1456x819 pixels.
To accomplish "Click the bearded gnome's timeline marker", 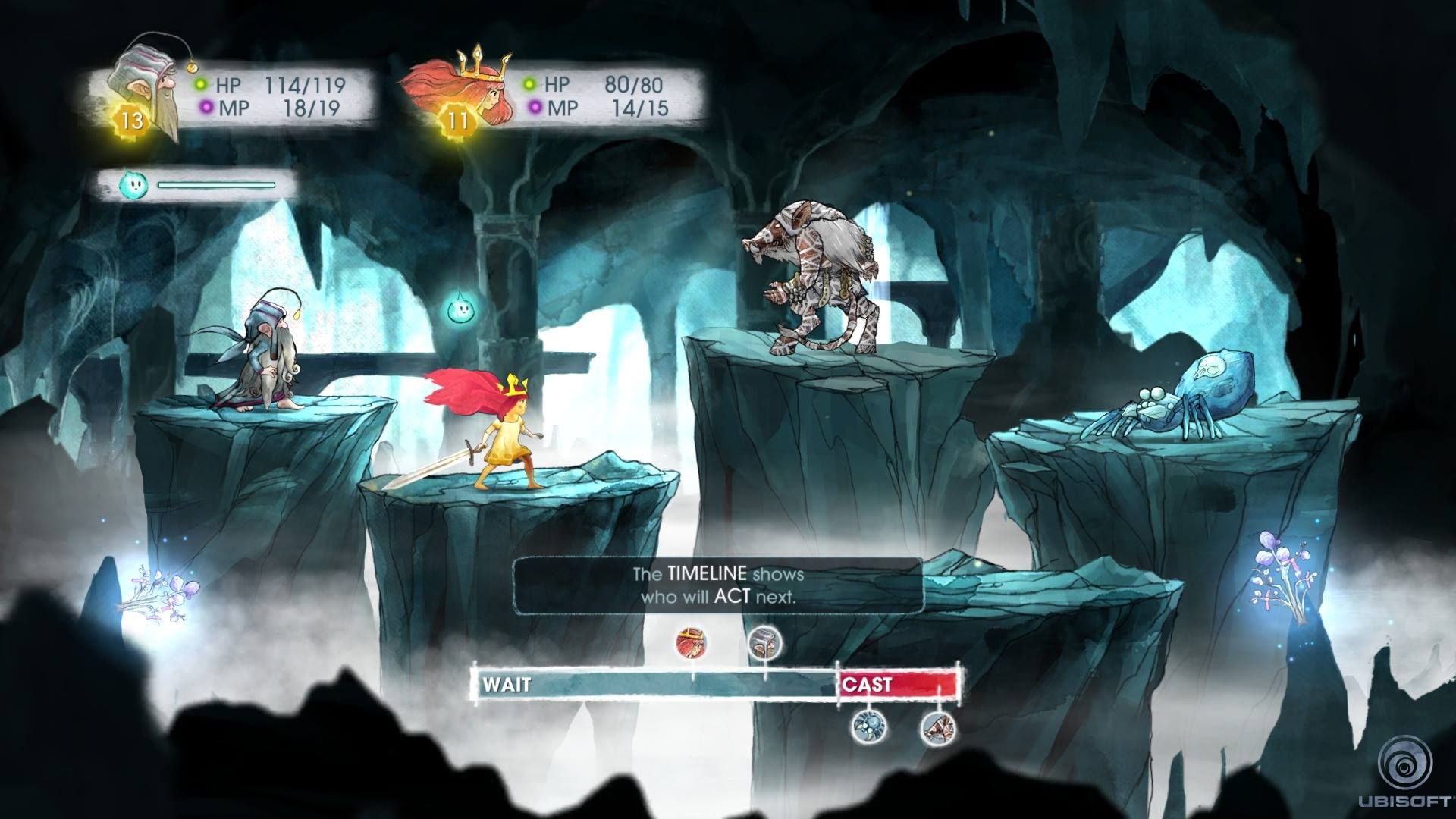I will click(x=764, y=643).
